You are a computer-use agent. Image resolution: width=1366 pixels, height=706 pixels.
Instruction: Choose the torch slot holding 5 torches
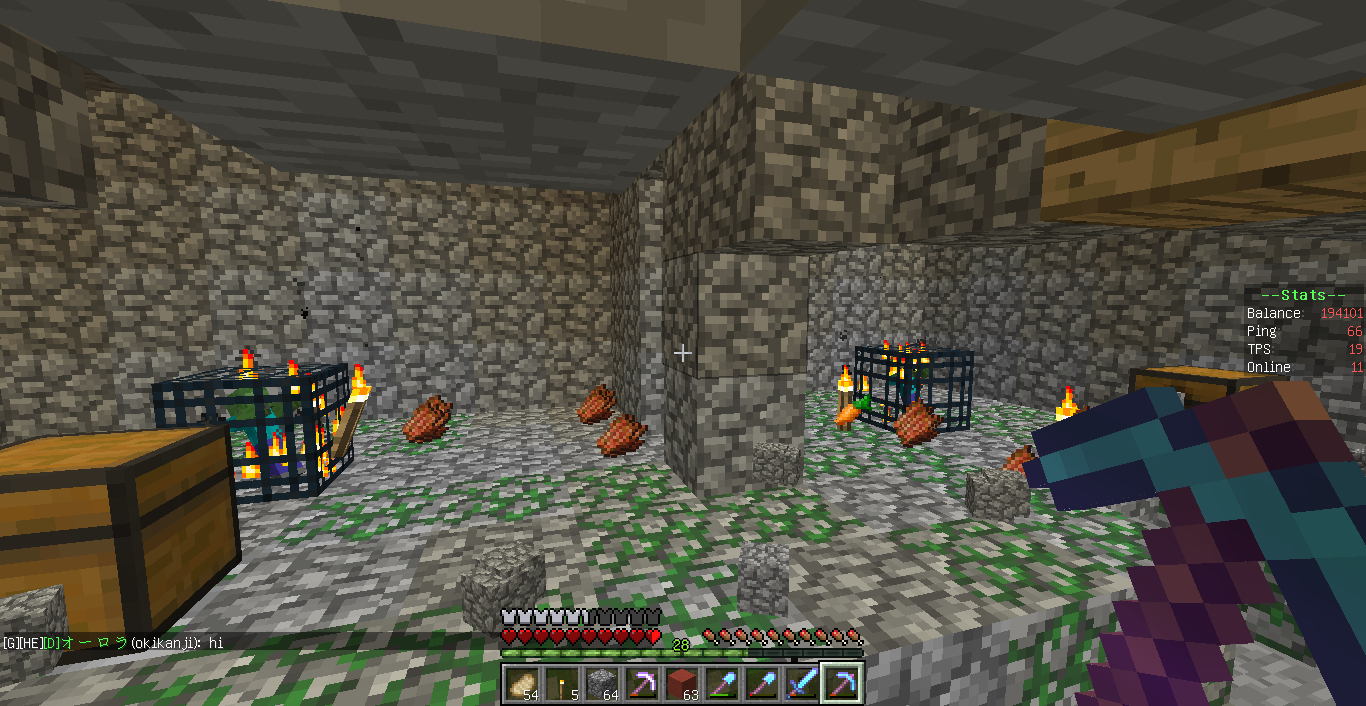562,683
